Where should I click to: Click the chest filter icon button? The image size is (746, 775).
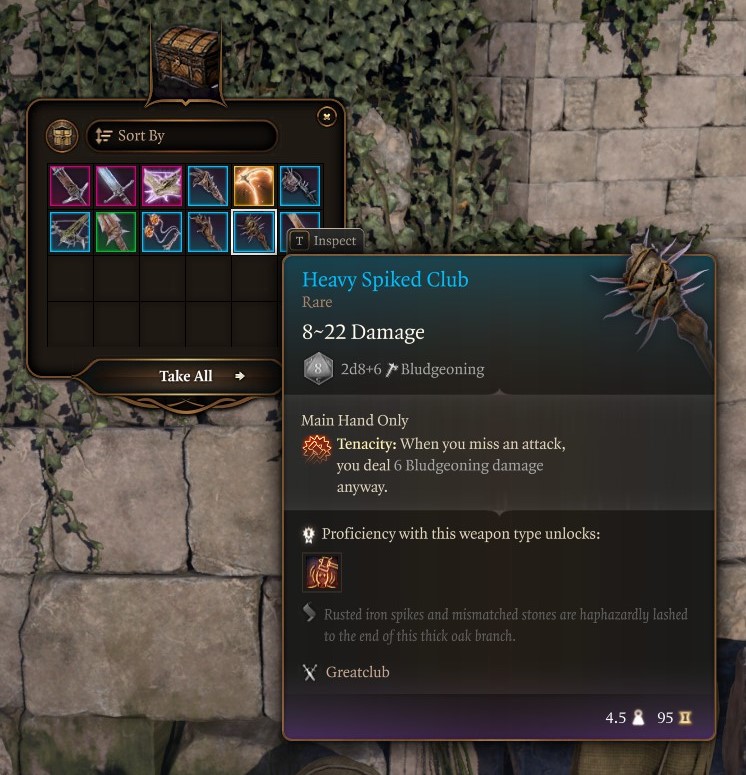[x=62, y=136]
